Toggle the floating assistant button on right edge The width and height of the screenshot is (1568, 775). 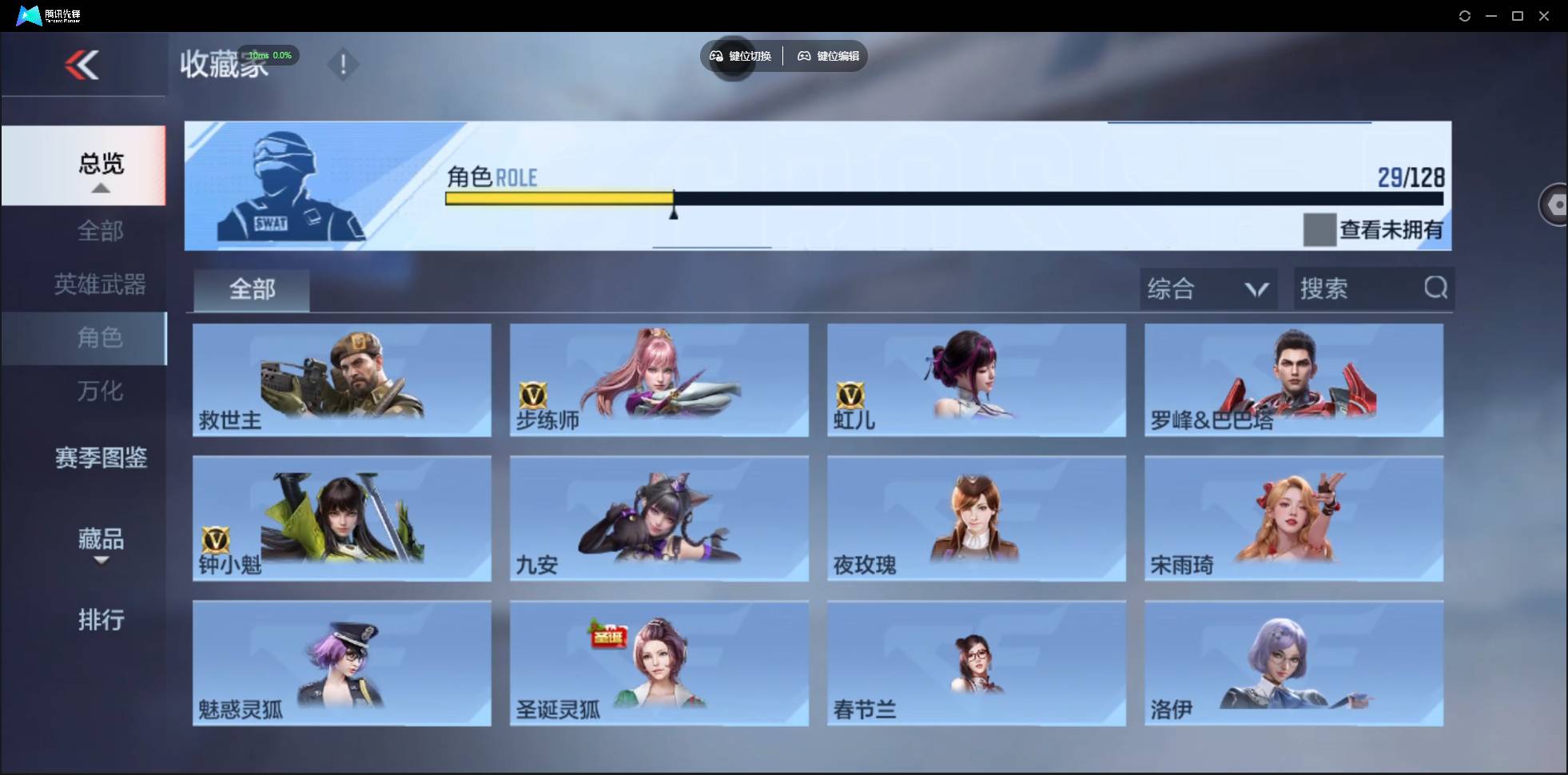tap(1556, 204)
